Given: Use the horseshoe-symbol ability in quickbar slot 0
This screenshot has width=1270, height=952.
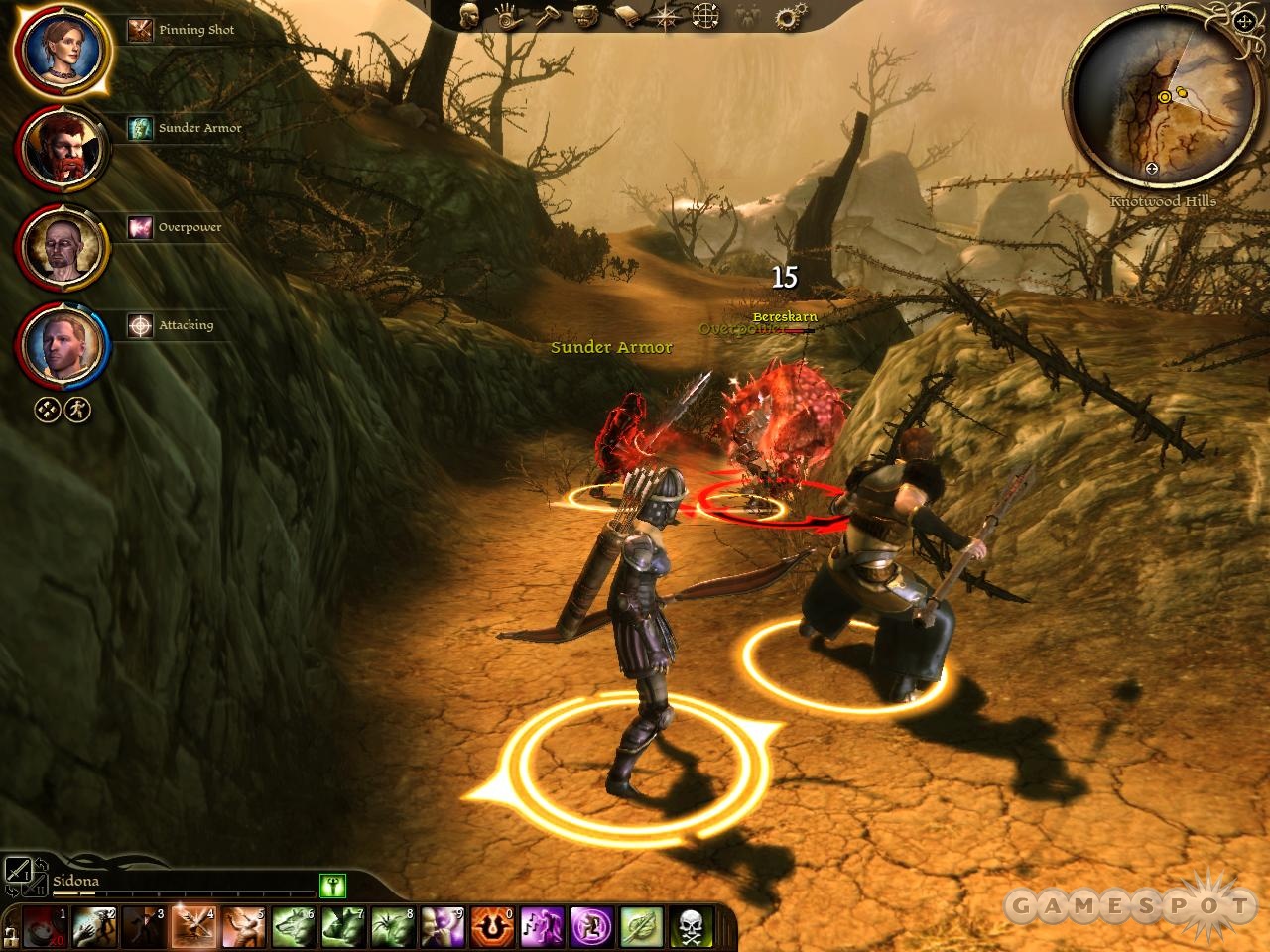Looking at the screenshot, I should 491,926.
